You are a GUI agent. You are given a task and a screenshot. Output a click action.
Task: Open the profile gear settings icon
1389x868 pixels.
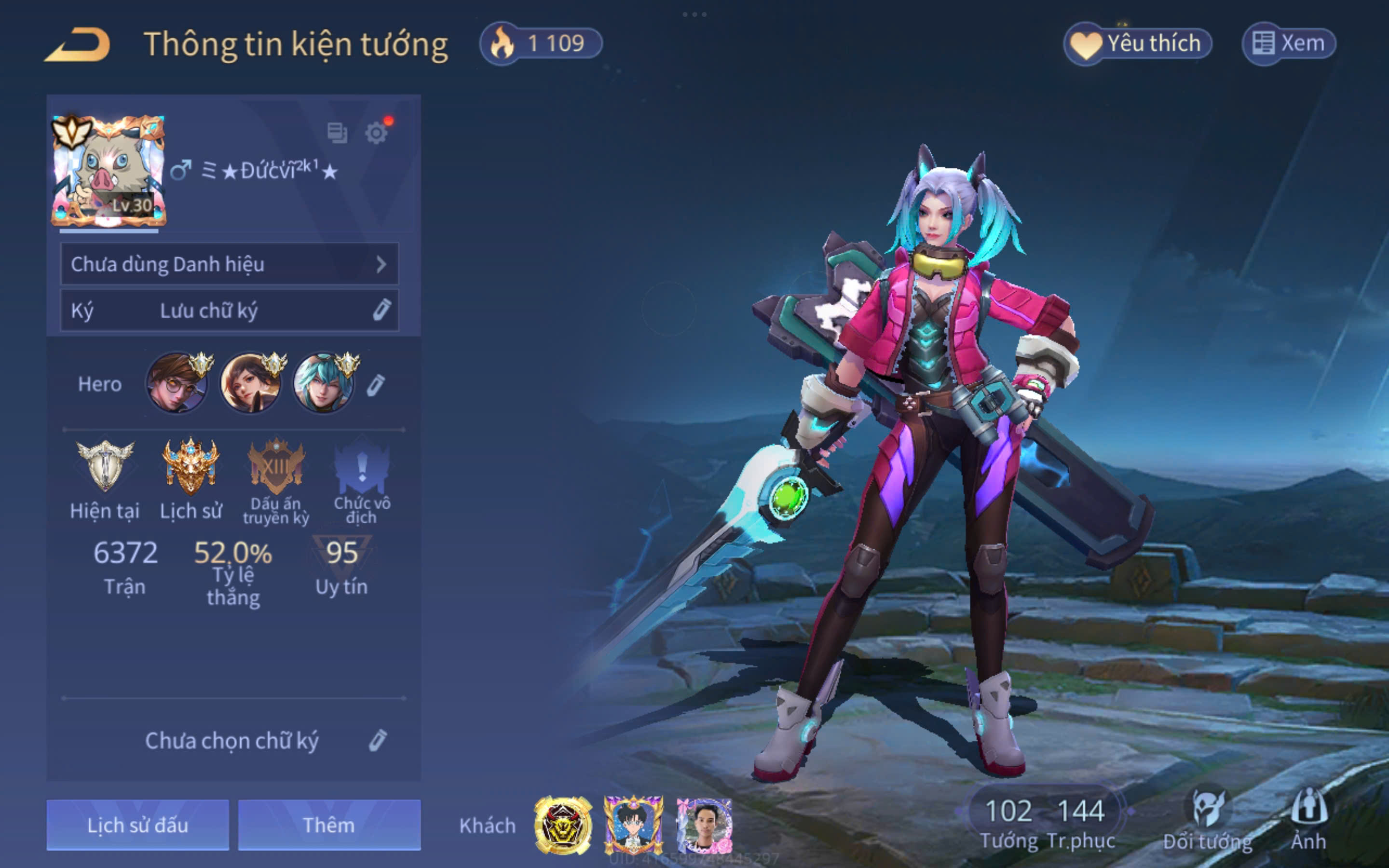point(377,133)
